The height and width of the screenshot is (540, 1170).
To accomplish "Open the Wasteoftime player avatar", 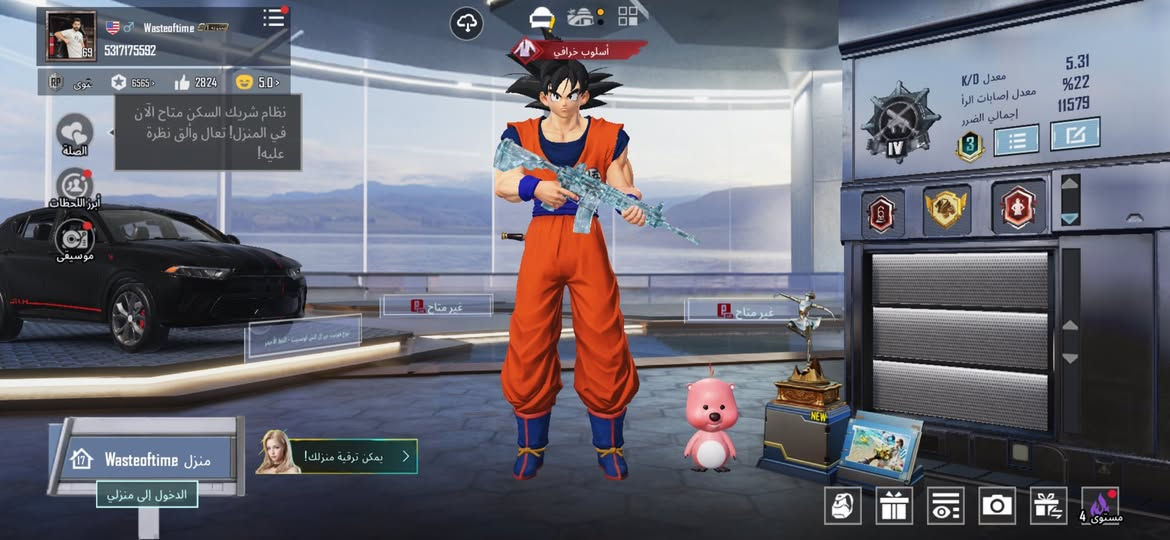I will 71,36.
